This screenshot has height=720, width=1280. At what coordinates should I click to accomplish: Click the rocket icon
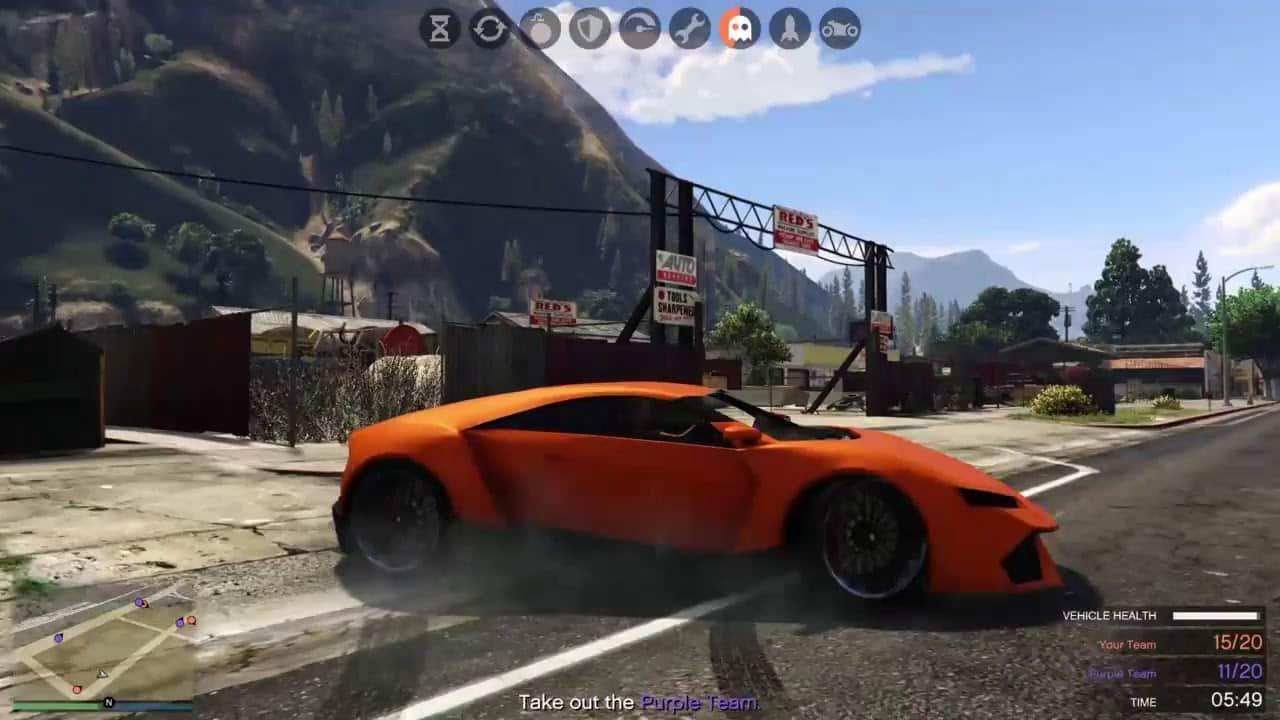point(790,29)
